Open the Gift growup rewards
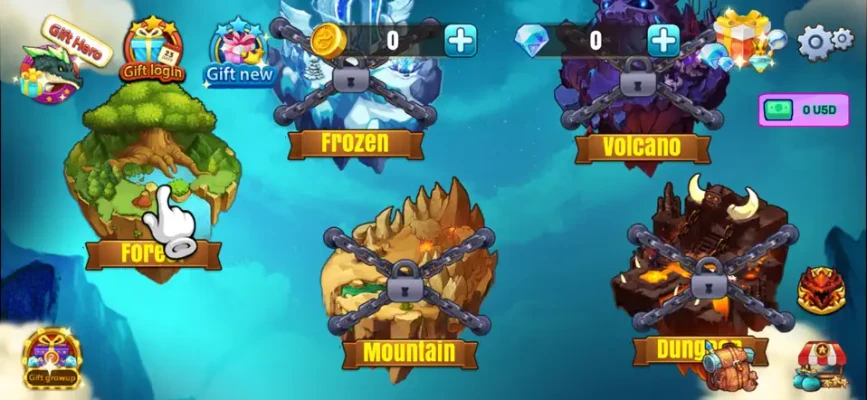Viewport: 867px width, 400px height. (53, 359)
